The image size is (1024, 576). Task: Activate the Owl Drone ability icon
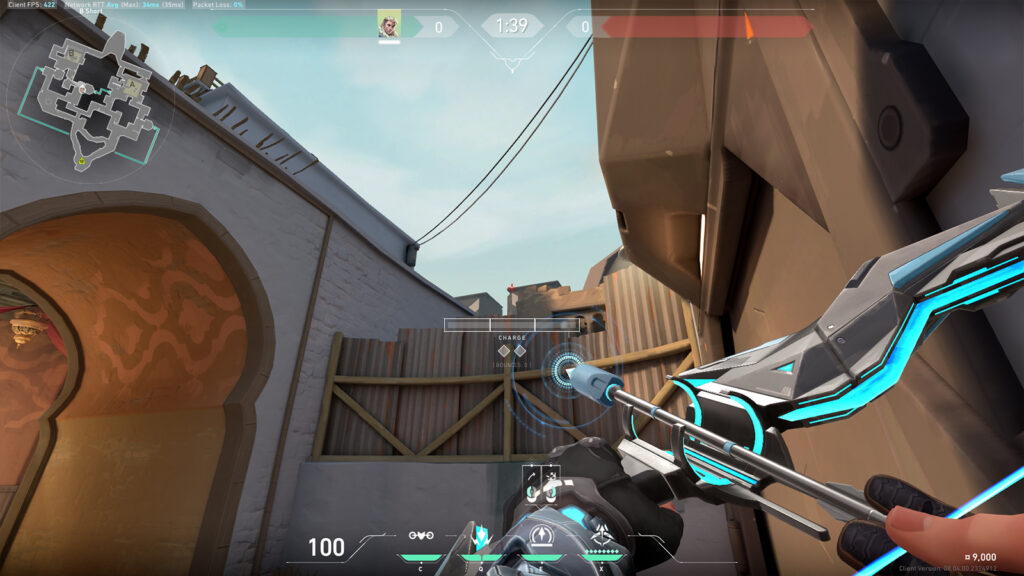422,536
